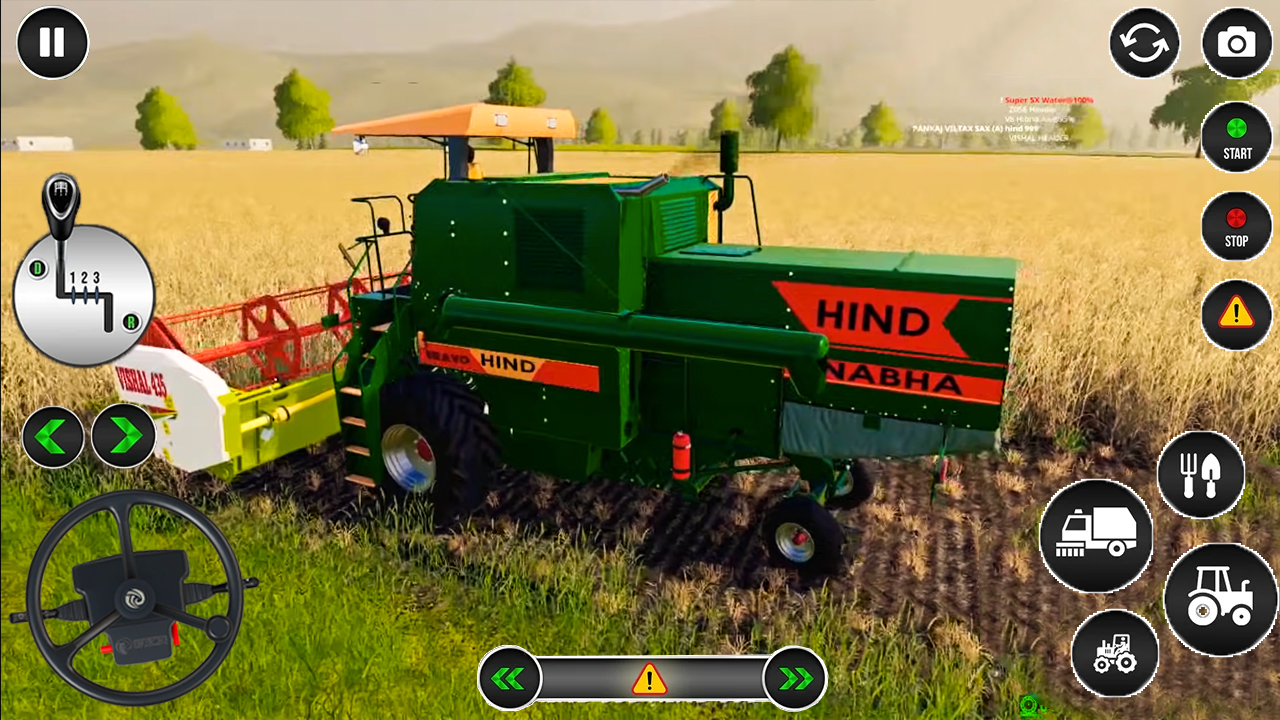This screenshot has height=720, width=1280.
Task: Tap the right green chevron arrow
Action: (123, 435)
